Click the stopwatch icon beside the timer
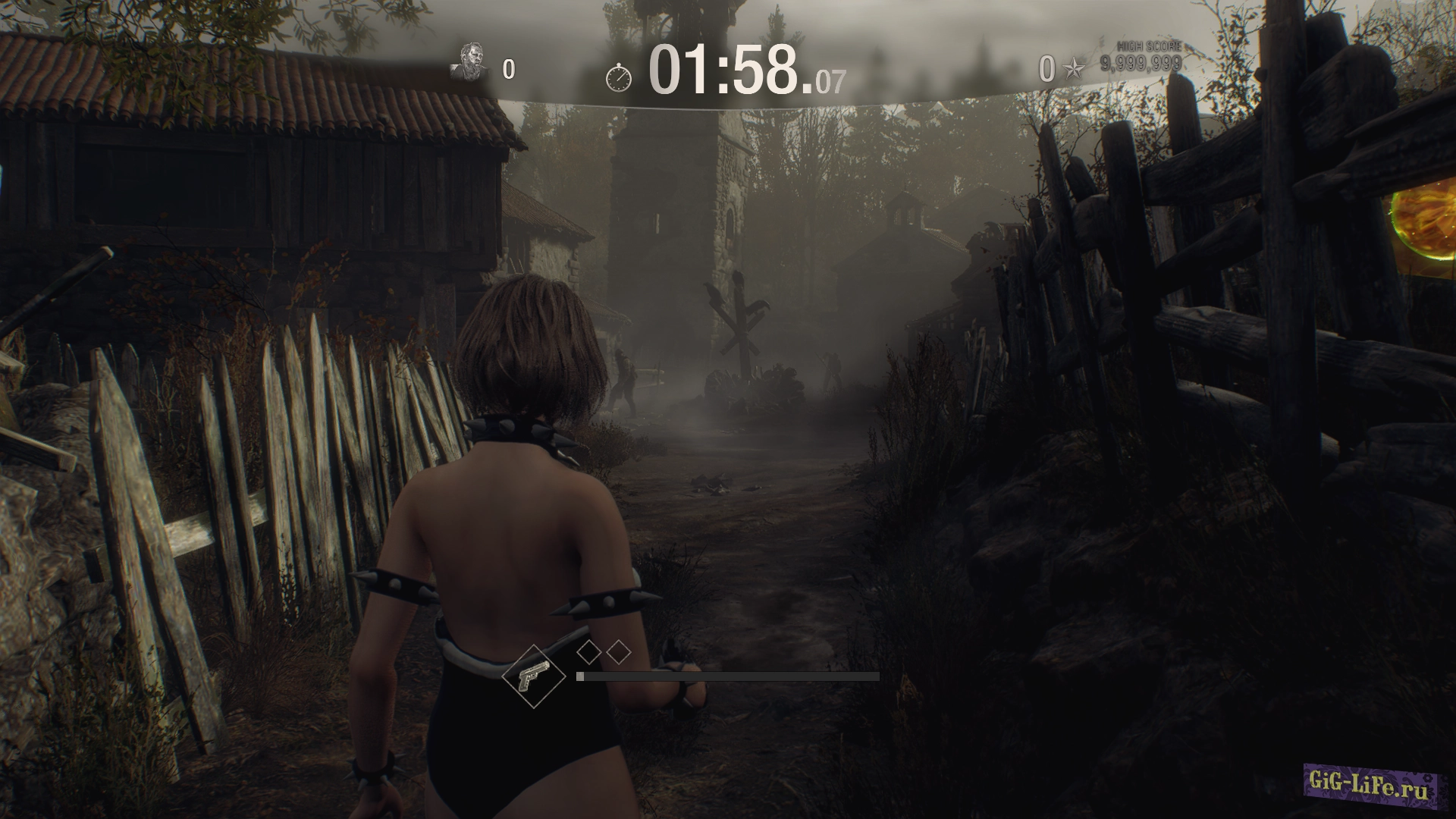 [619, 77]
